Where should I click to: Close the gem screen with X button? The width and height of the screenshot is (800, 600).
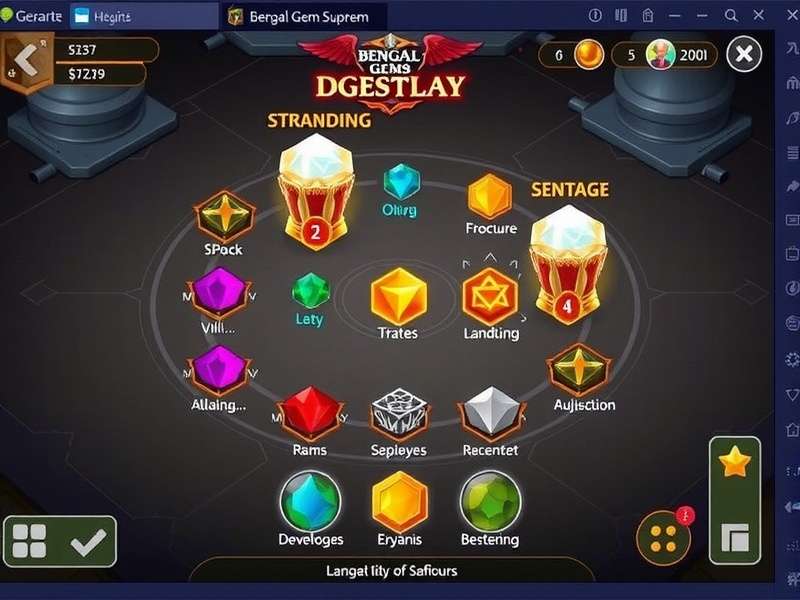[744, 54]
